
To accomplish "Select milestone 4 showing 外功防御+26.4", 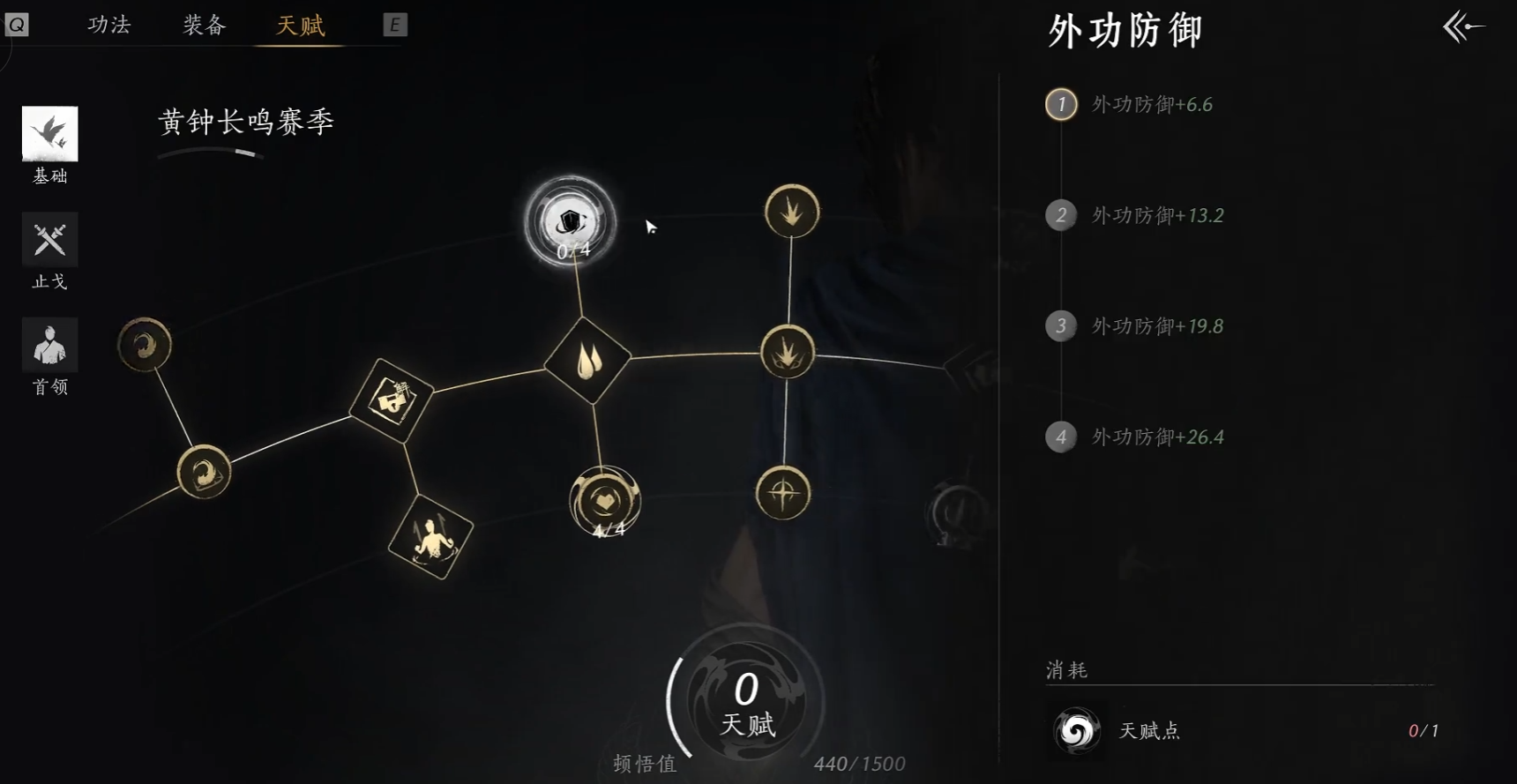I will [1061, 437].
